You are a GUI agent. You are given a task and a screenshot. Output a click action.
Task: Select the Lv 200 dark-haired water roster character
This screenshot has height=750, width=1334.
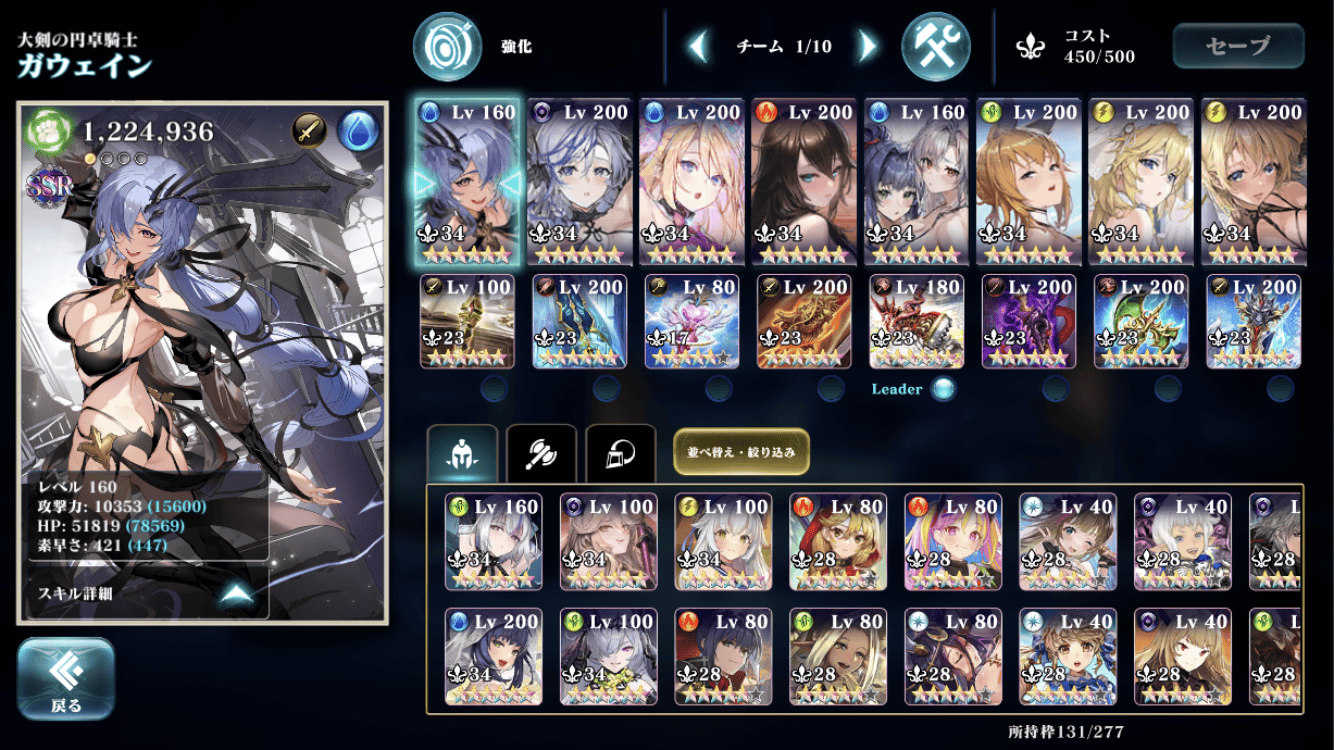494,656
